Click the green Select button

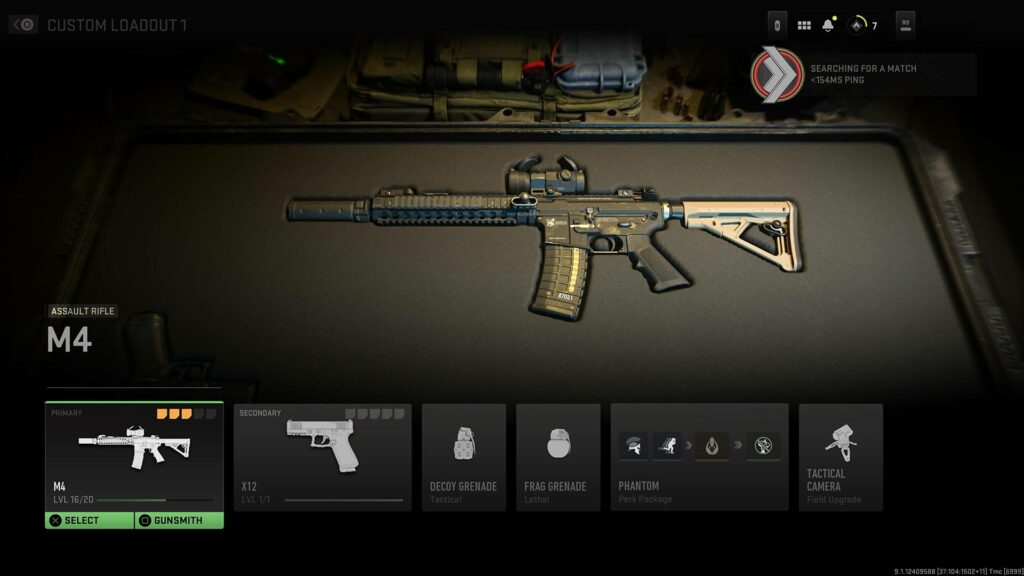coord(89,520)
